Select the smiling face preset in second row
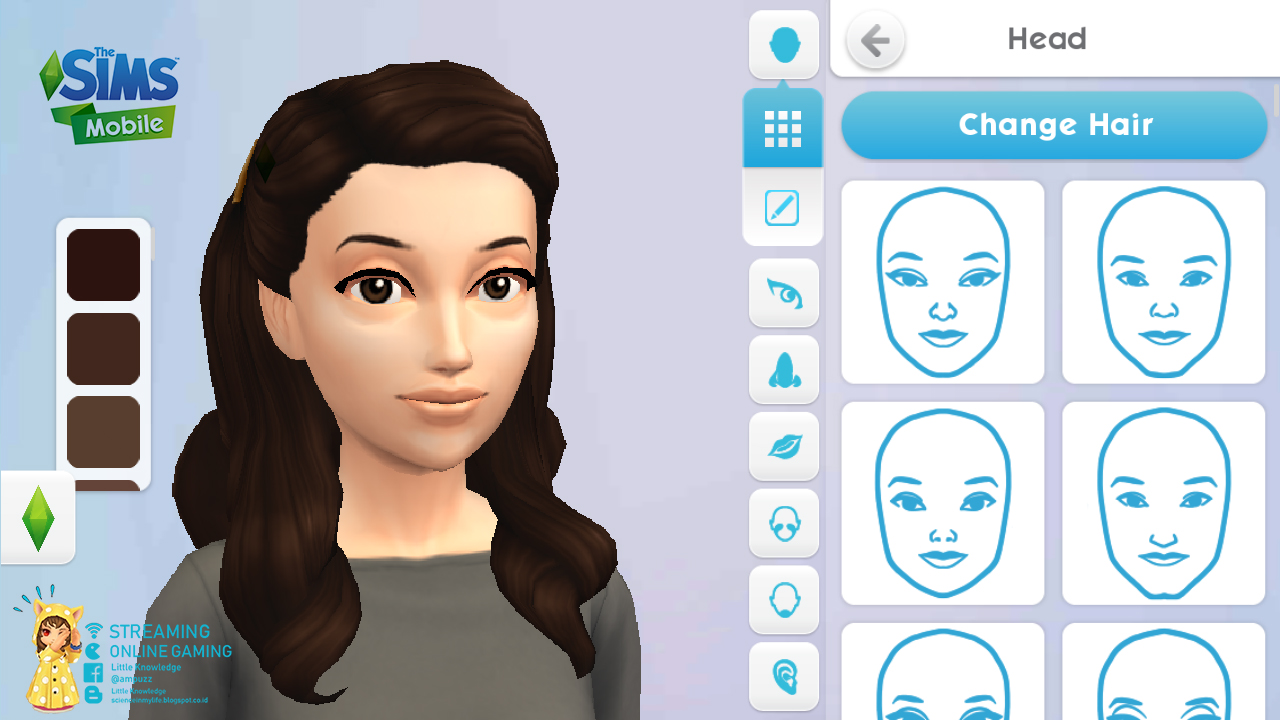The height and width of the screenshot is (720, 1280). (x=942, y=503)
